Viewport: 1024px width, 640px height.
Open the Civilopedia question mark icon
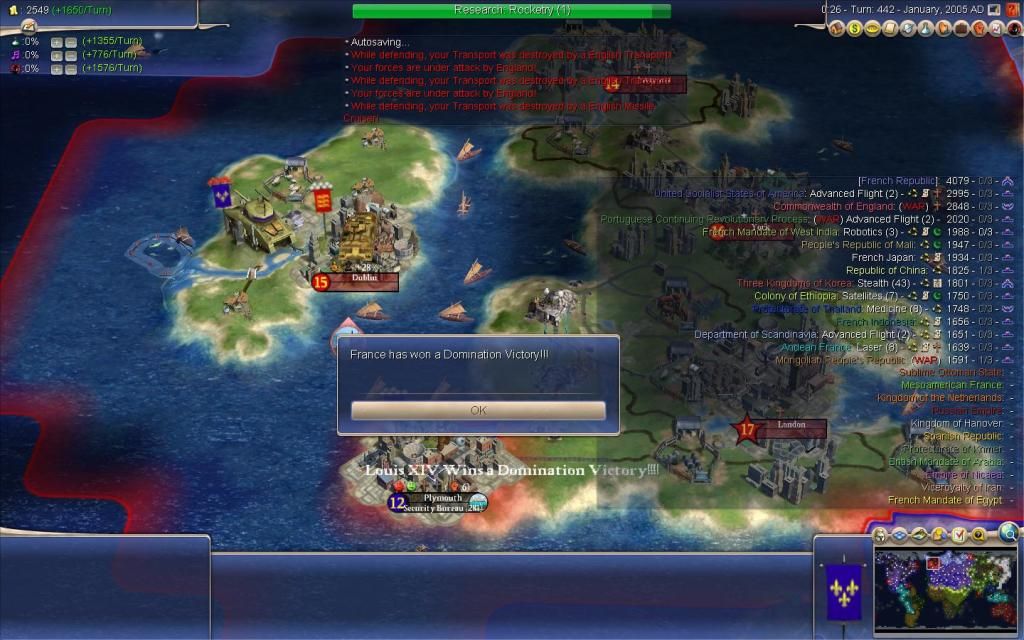(1014, 9)
